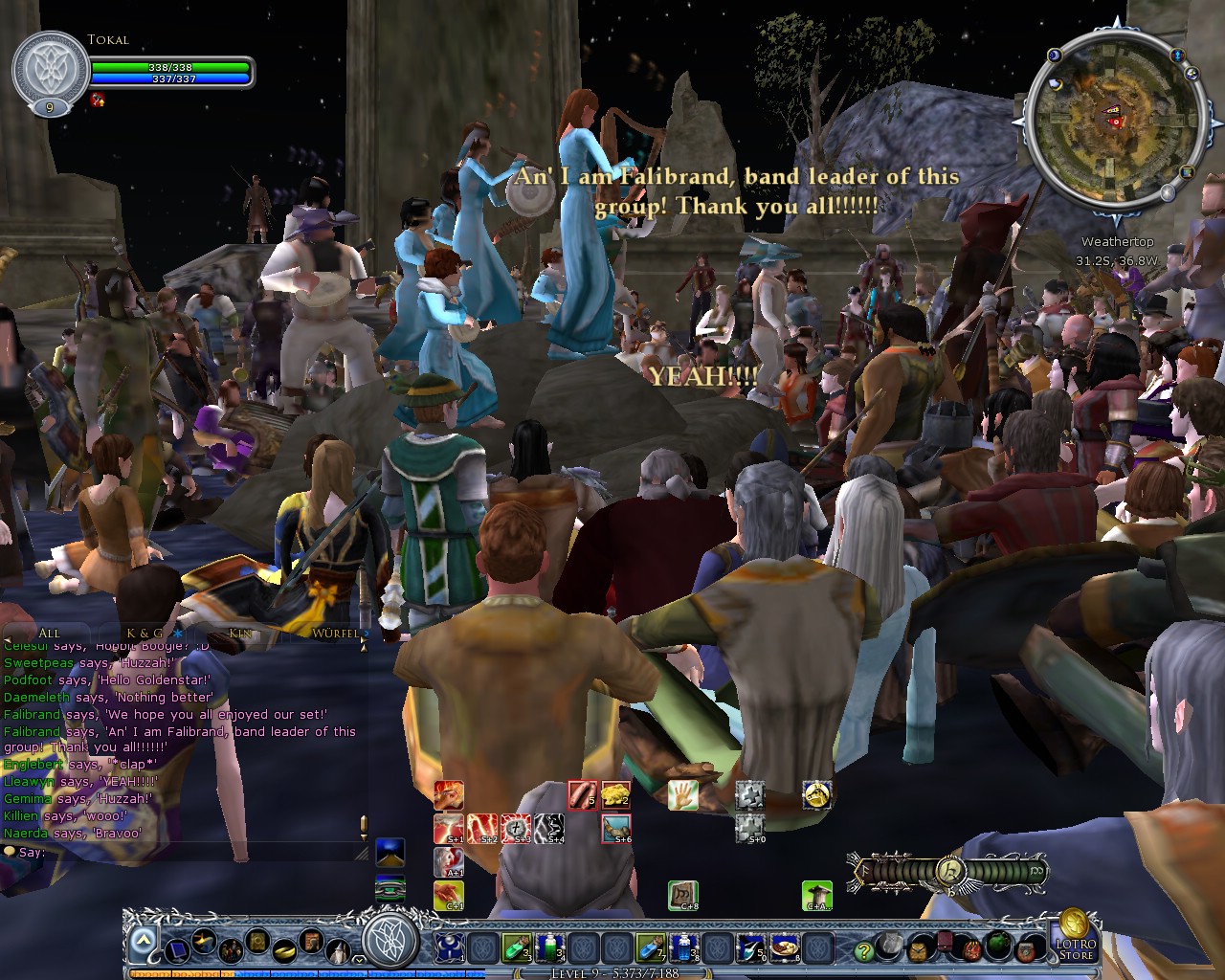
Task: Open the arrow next to the Würfel tab
Action: coord(367,633)
